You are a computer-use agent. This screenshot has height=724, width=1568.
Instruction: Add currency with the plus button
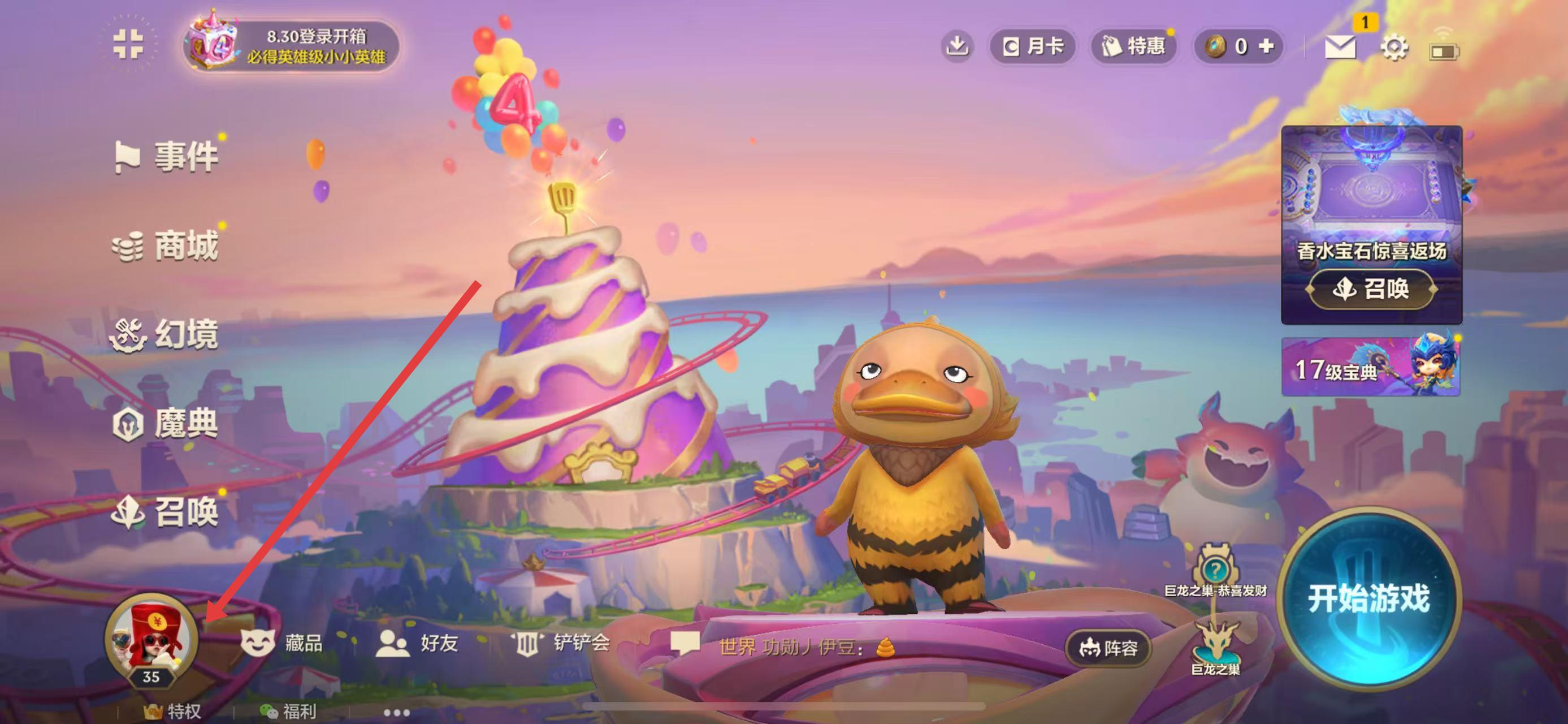click(x=1266, y=46)
